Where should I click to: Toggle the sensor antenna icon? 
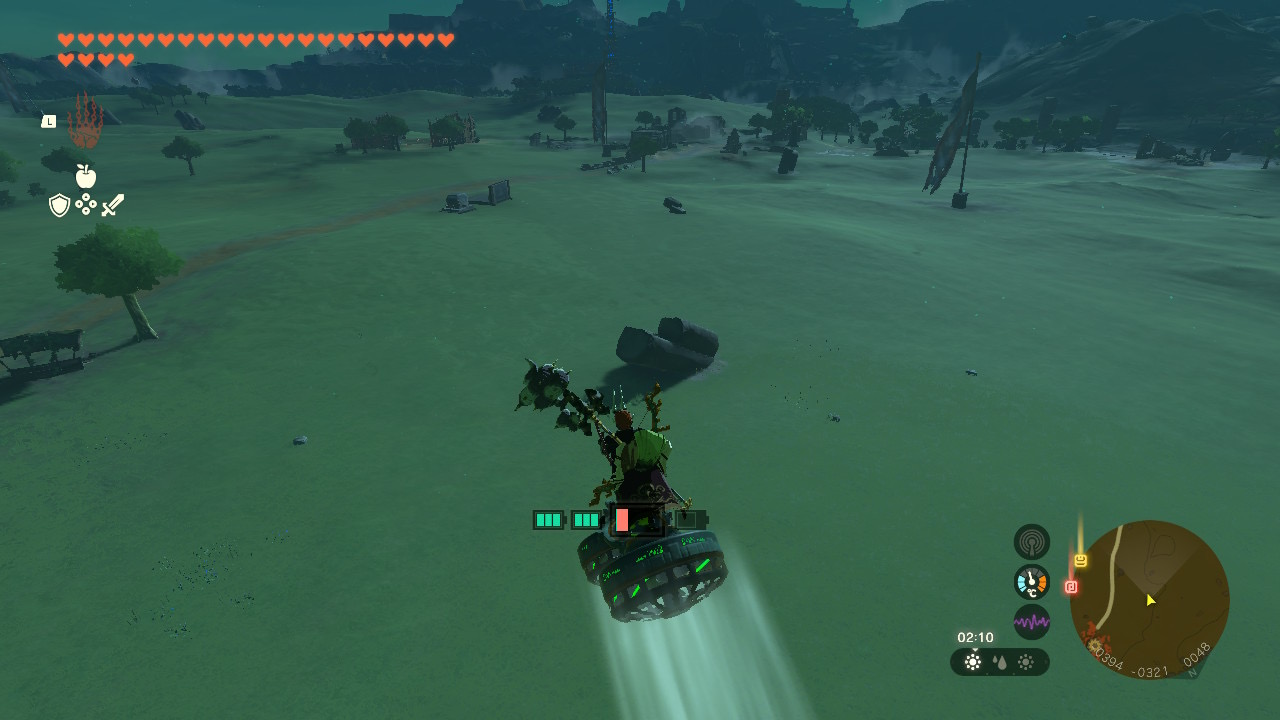pyautogui.click(x=1031, y=542)
